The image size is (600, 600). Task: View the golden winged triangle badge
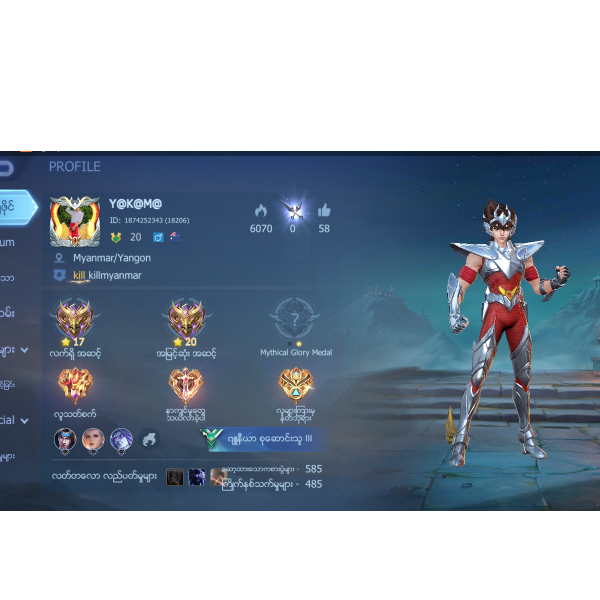pos(295,385)
